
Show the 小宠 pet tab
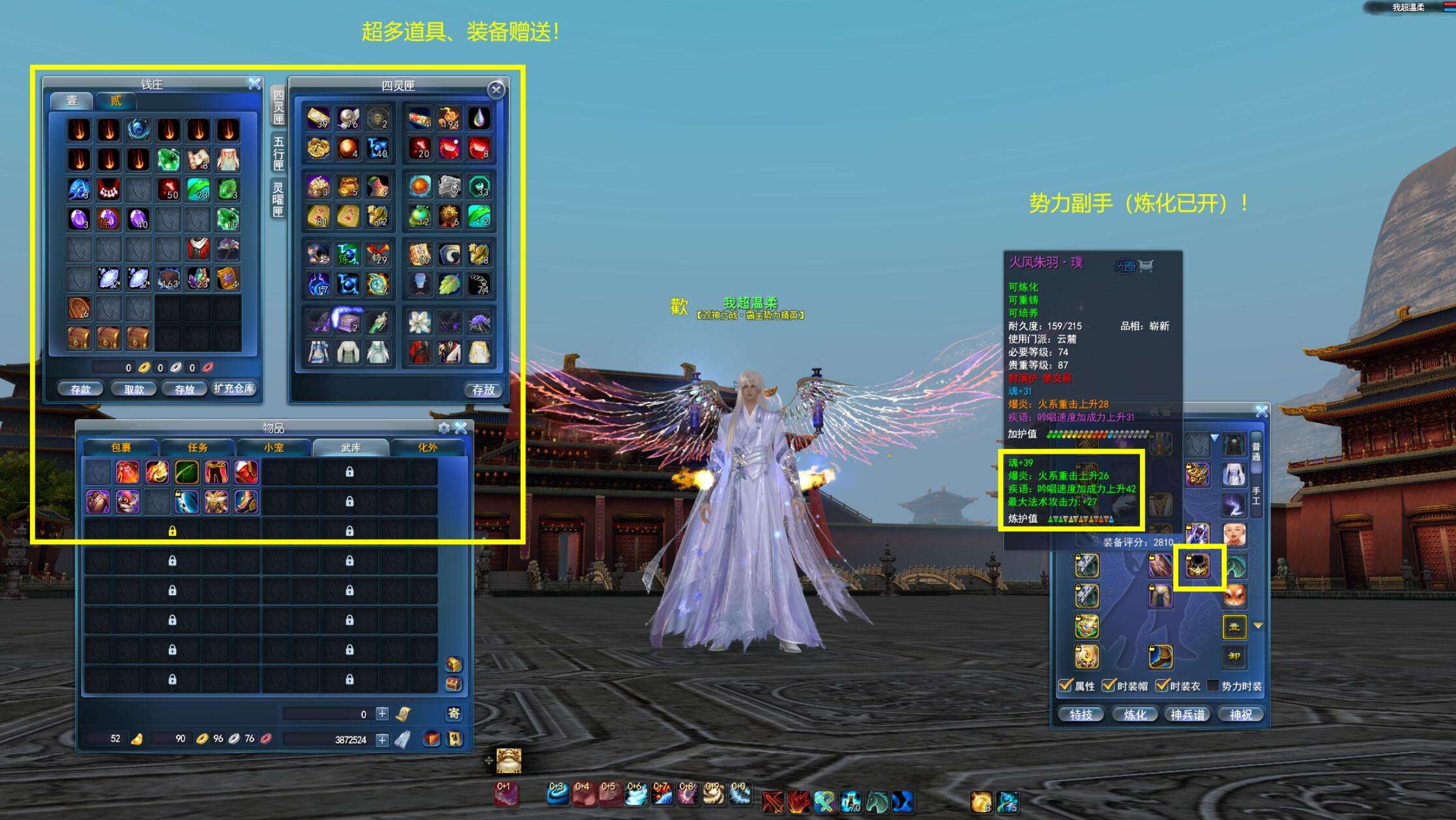[274, 448]
